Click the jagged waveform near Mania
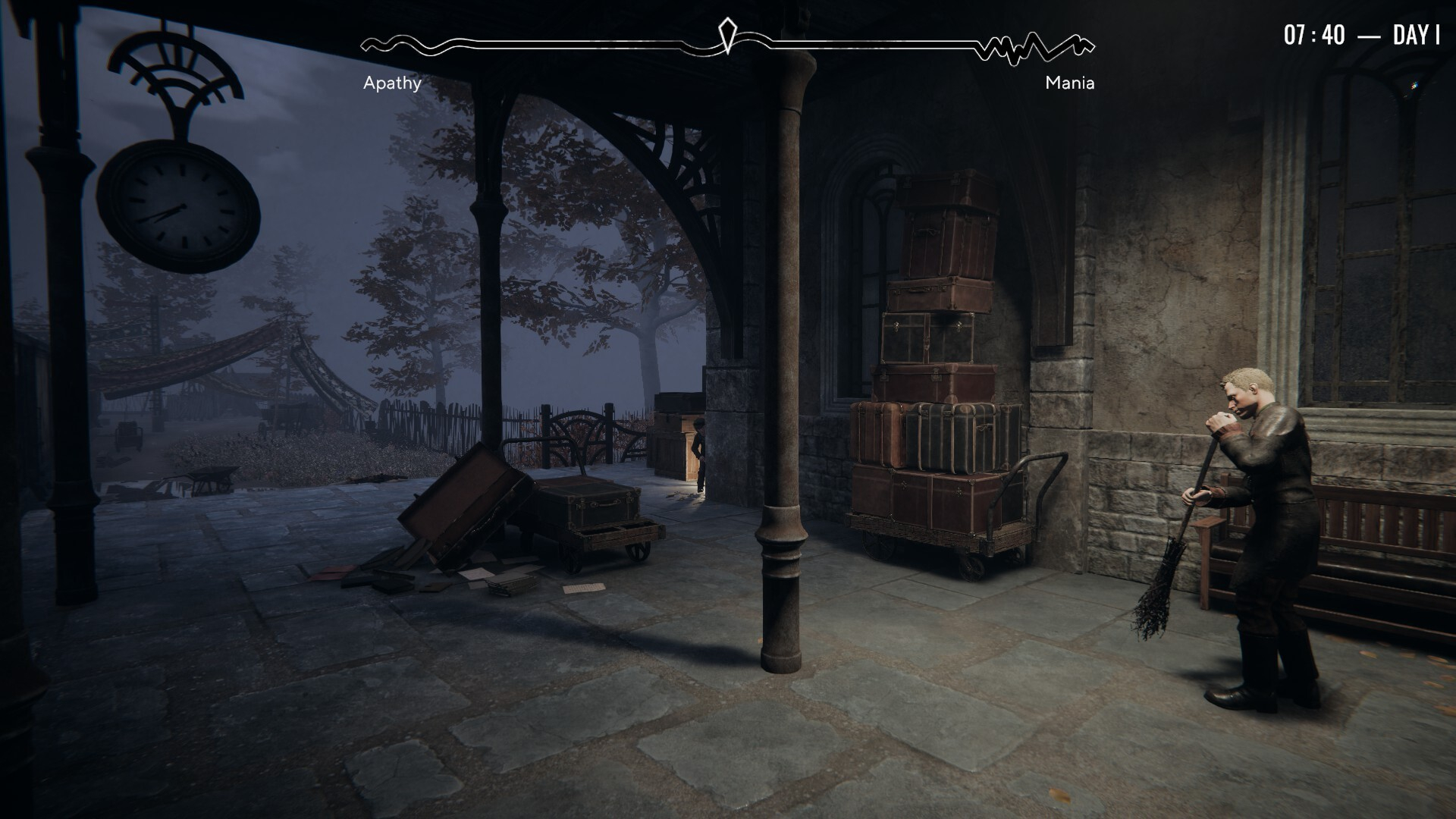Screen dimensions: 1456x819 pyautogui.click(x=1035, y=48)
